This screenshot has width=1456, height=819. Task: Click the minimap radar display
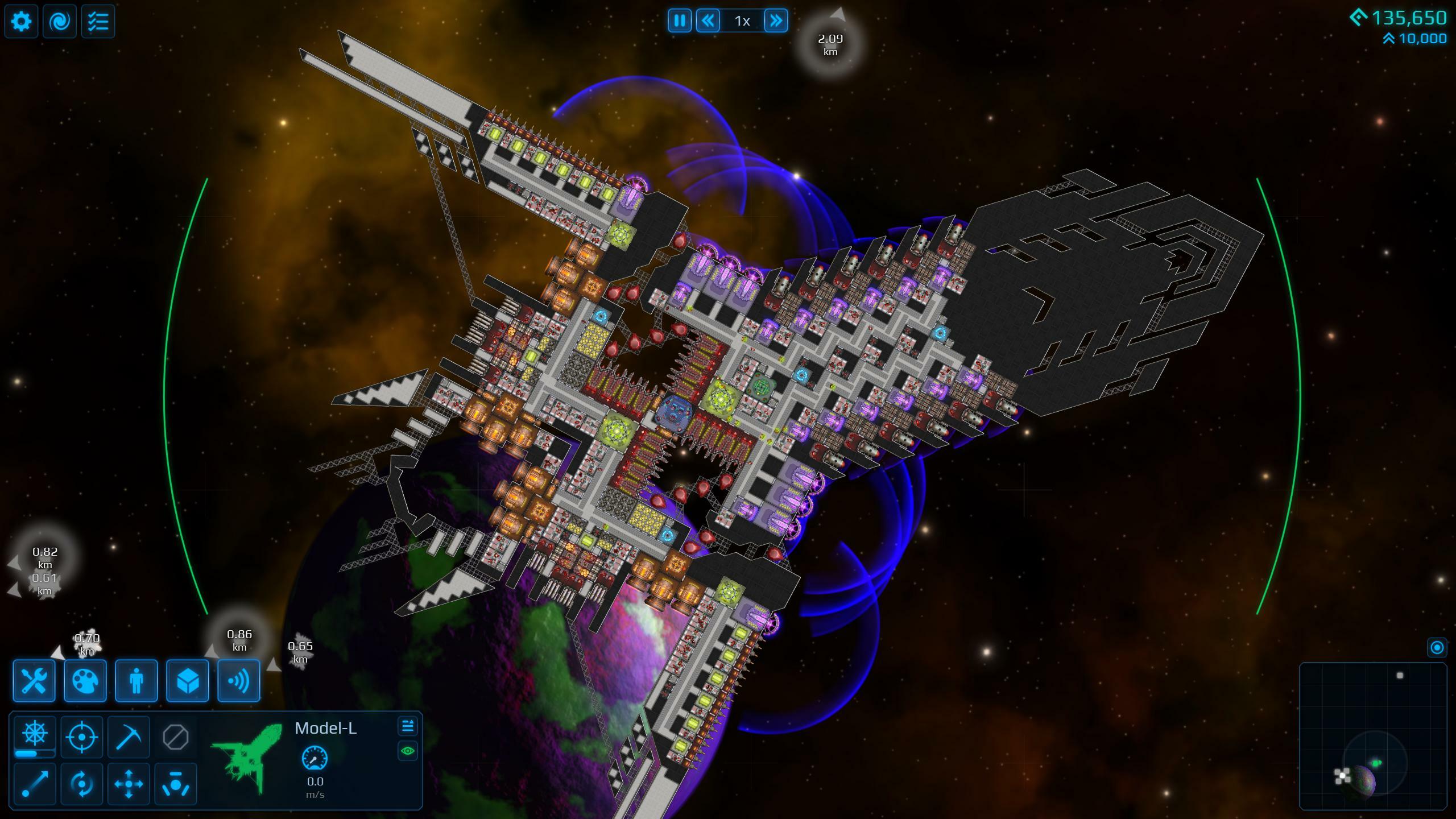1373,736
